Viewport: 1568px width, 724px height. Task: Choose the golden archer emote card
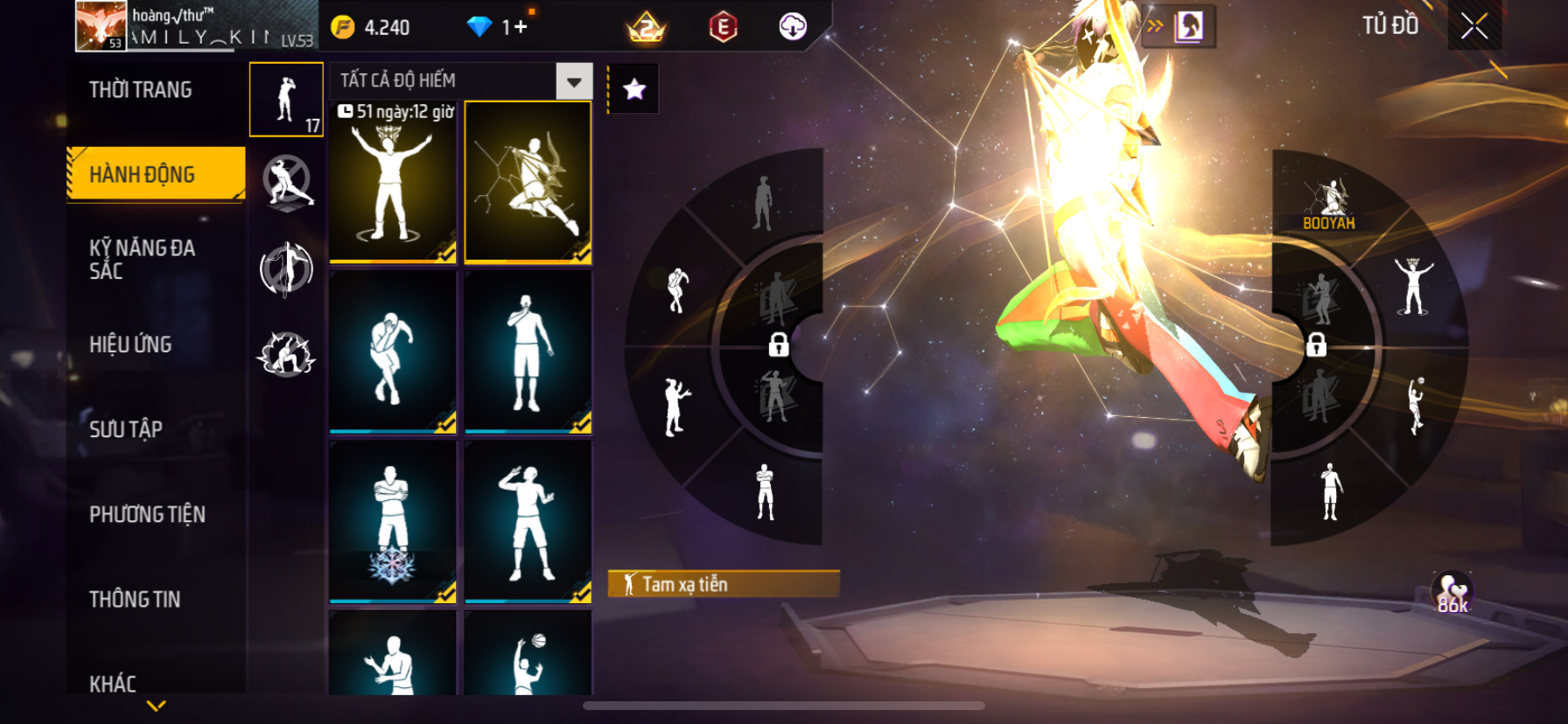pyautogui.click(x=528, y=182)
